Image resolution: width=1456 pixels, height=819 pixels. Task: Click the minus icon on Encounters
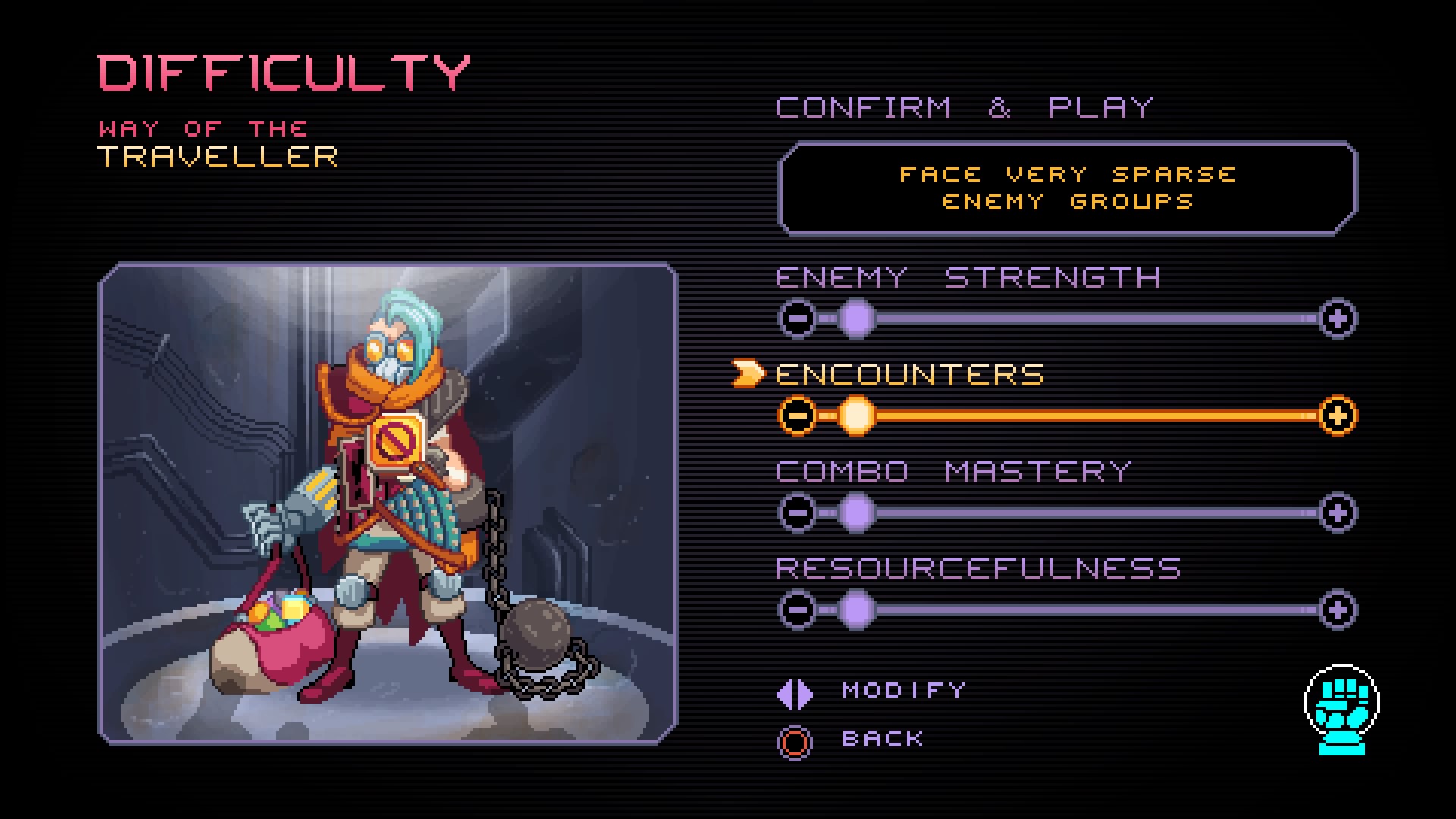pos(799,416)
